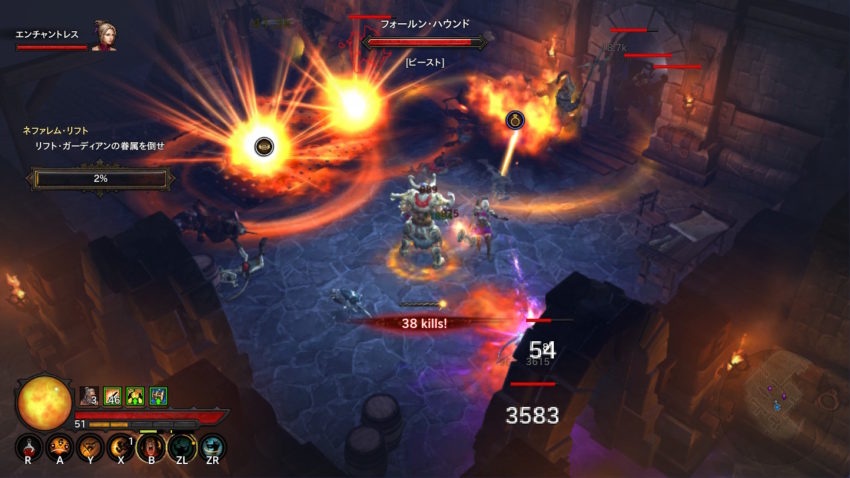Image resolution: width=850 pixels, height=478 pixels.
Task: Inspect the blue buff icon with green arrow
Action: click(x=158, y=396)
